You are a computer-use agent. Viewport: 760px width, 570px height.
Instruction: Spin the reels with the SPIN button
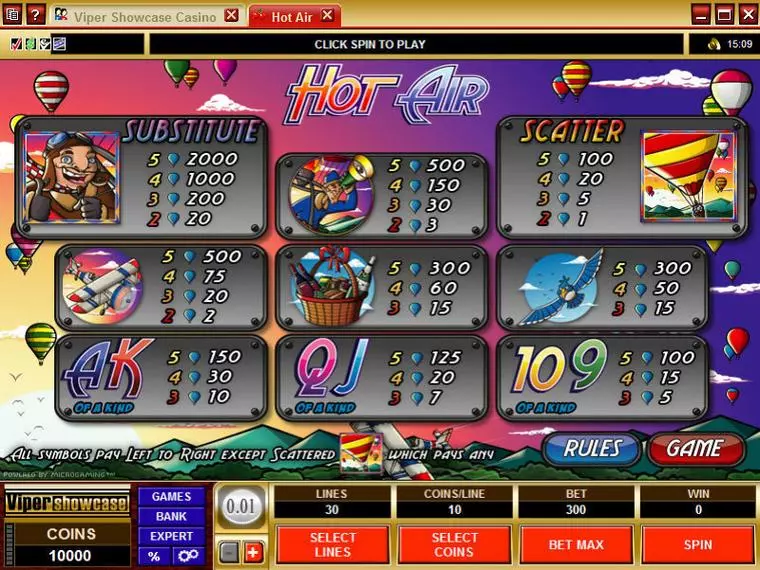point(697,545)
